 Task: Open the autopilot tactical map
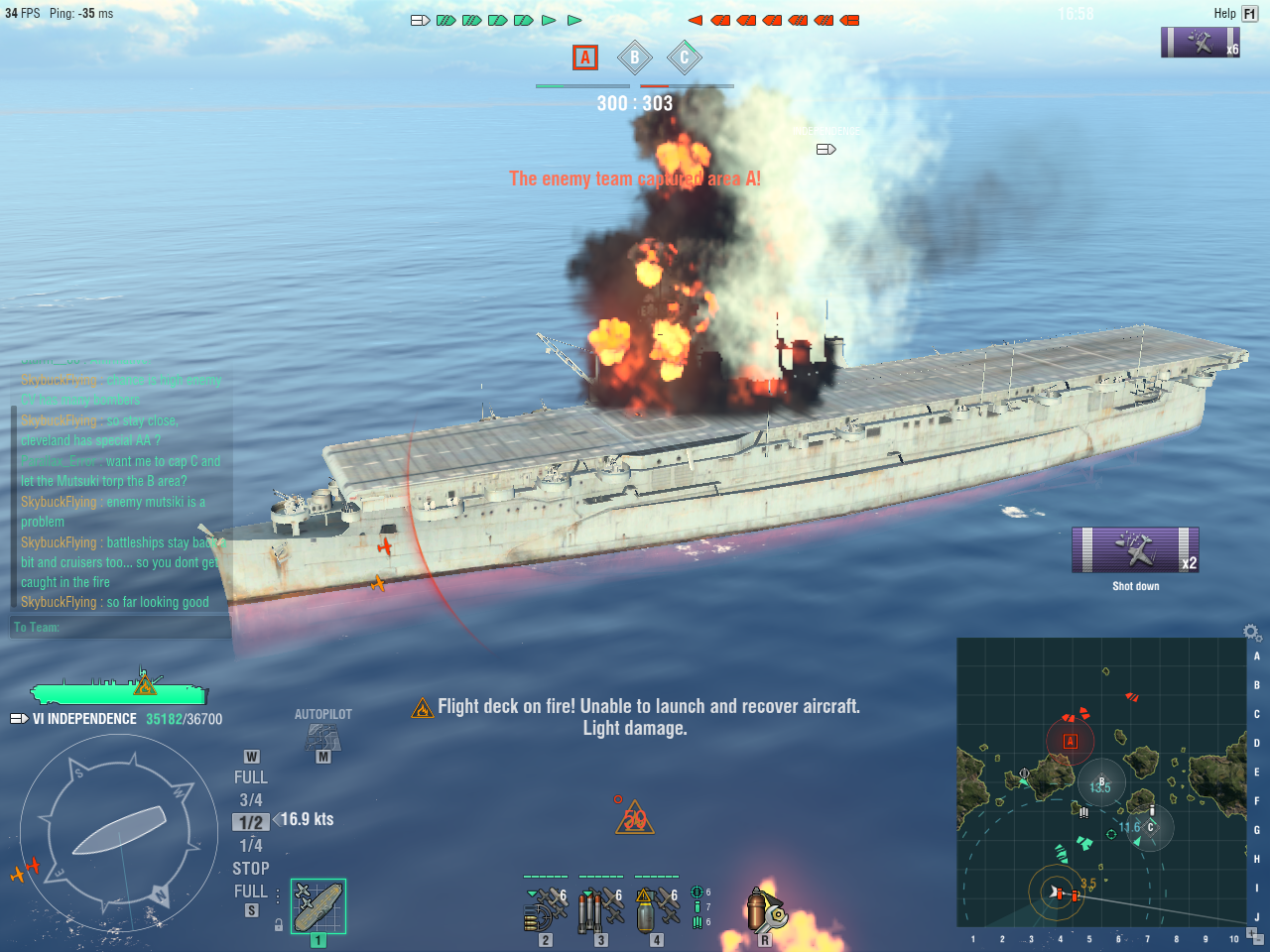323,738
